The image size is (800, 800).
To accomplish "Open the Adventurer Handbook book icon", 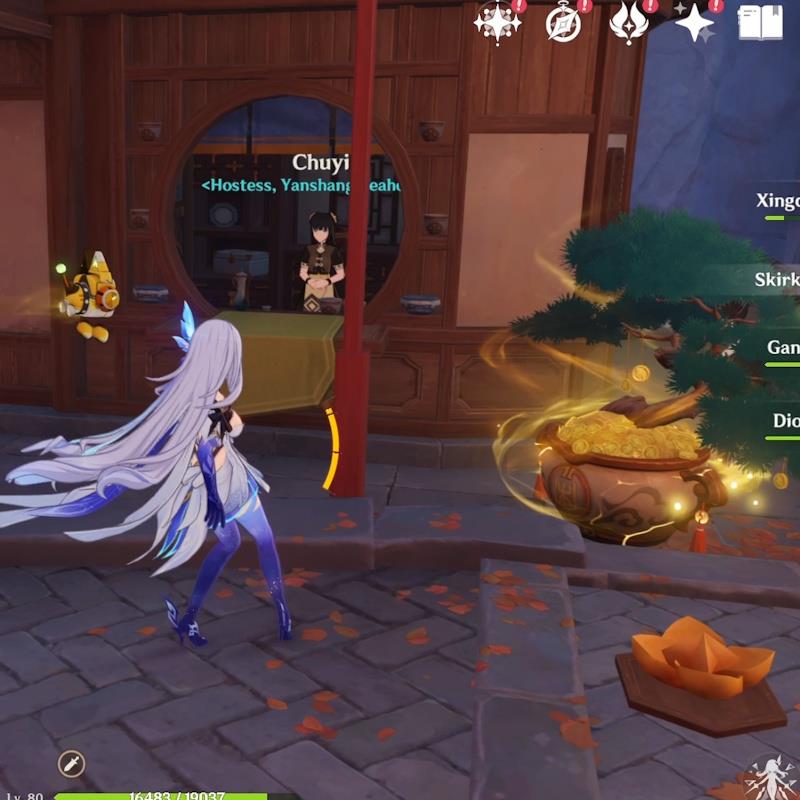I will click(x=760, y=22).
